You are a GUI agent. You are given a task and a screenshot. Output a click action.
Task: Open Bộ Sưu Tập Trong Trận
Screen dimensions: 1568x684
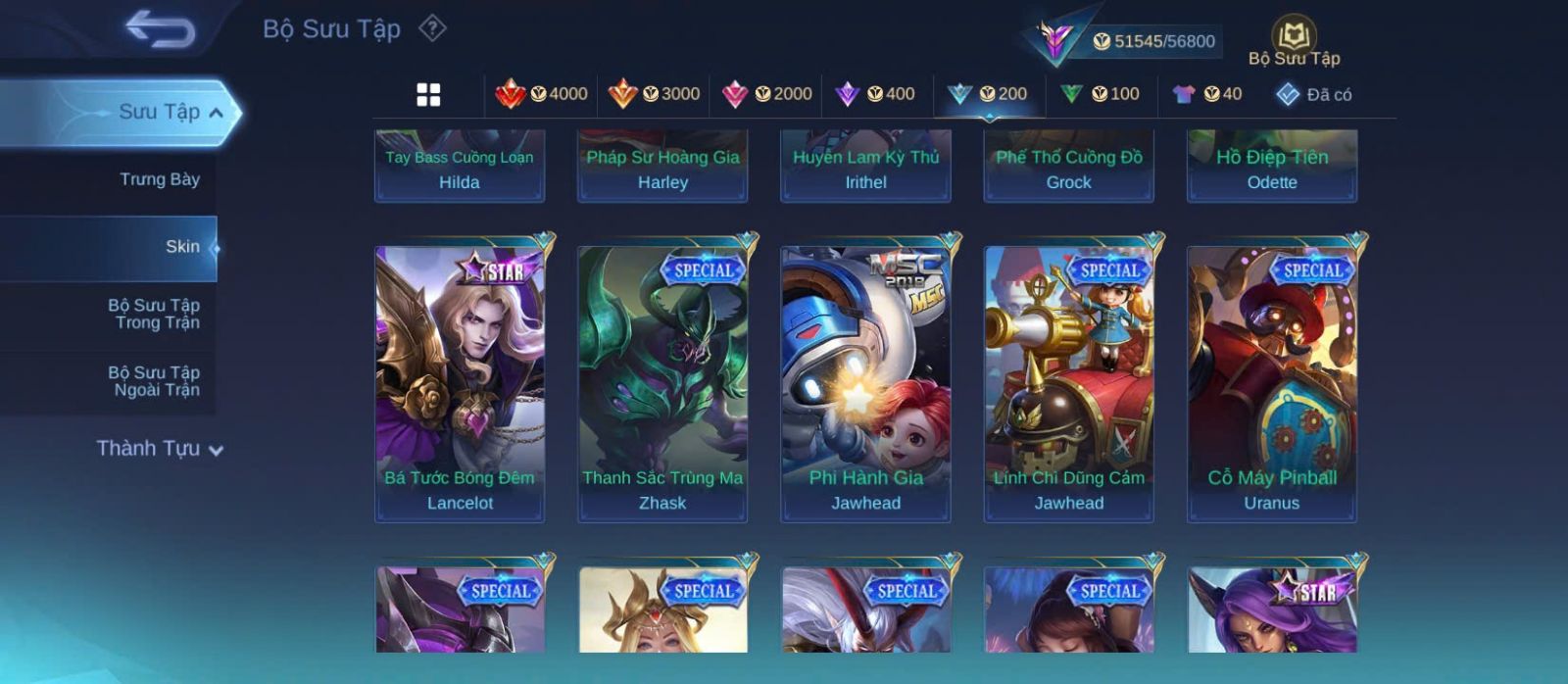click(x=154, y=314)
